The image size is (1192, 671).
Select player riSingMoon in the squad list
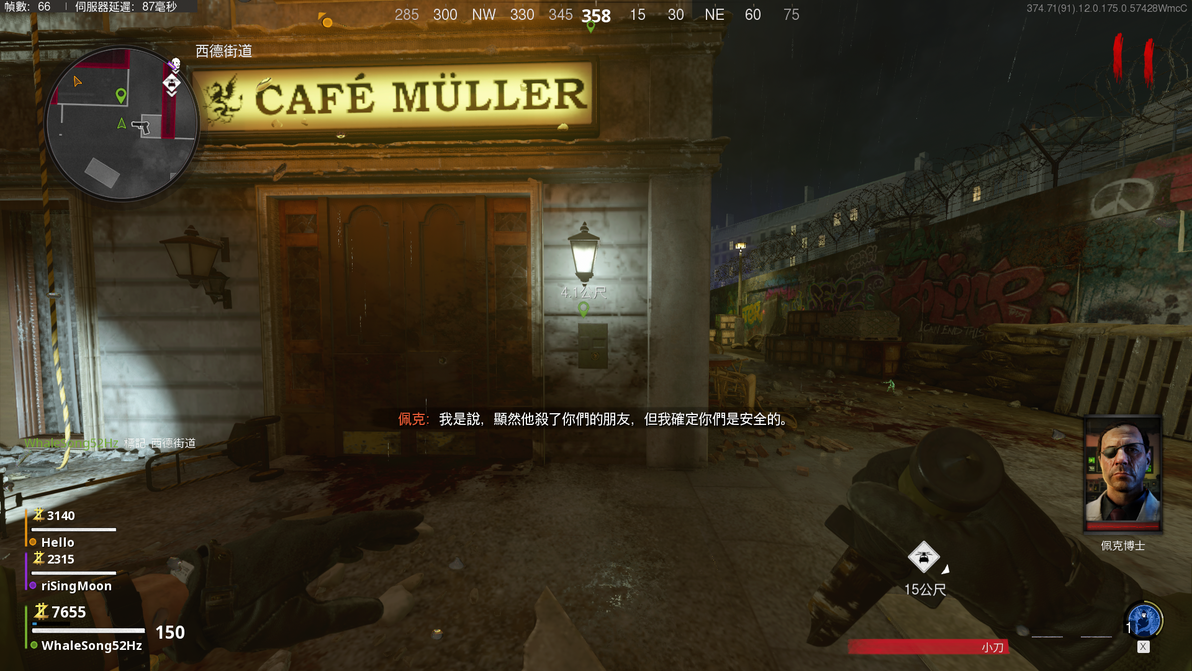(x=76, y=586)
